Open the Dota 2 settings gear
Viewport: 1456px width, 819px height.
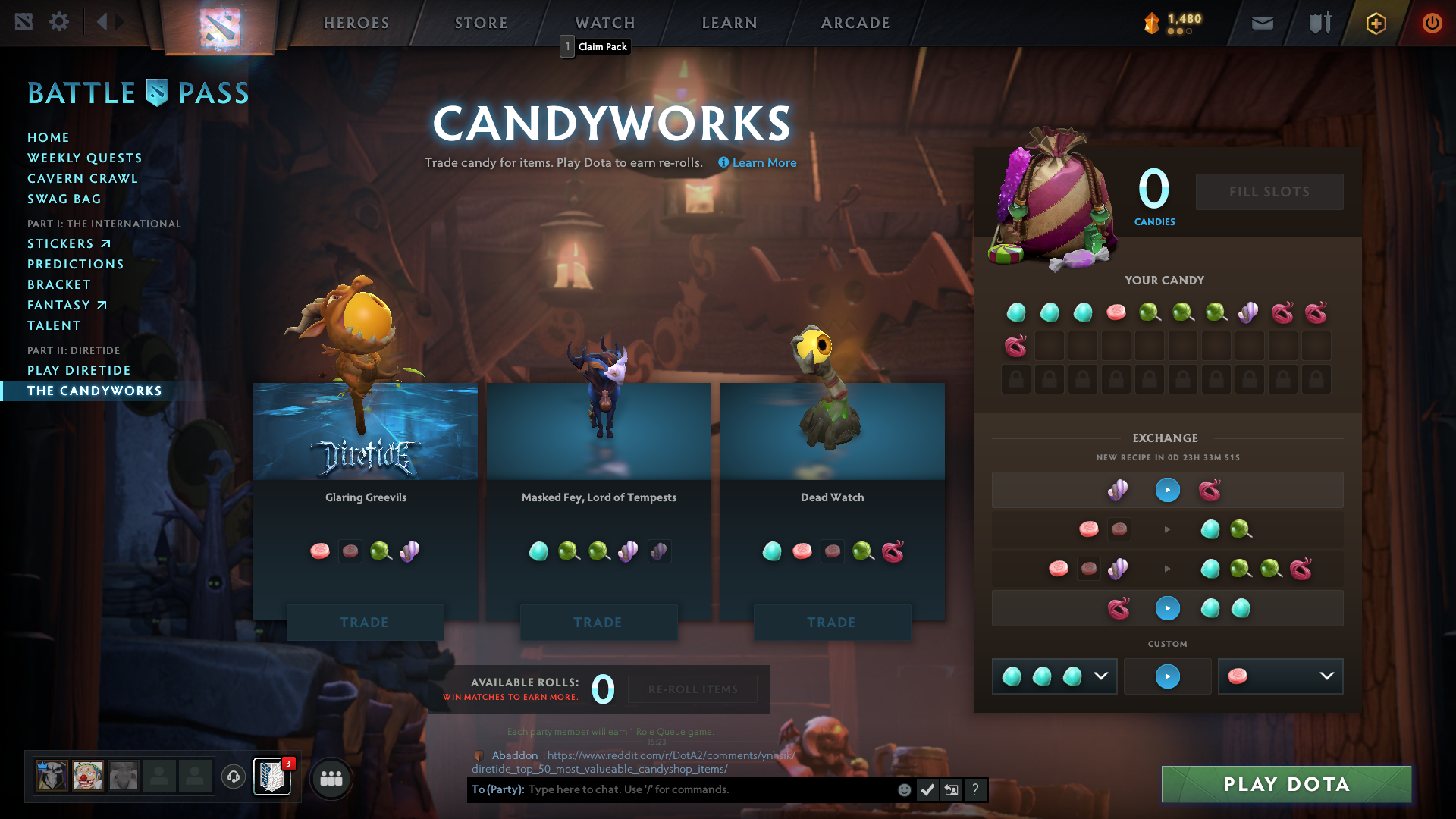click(x=59, y=22)
